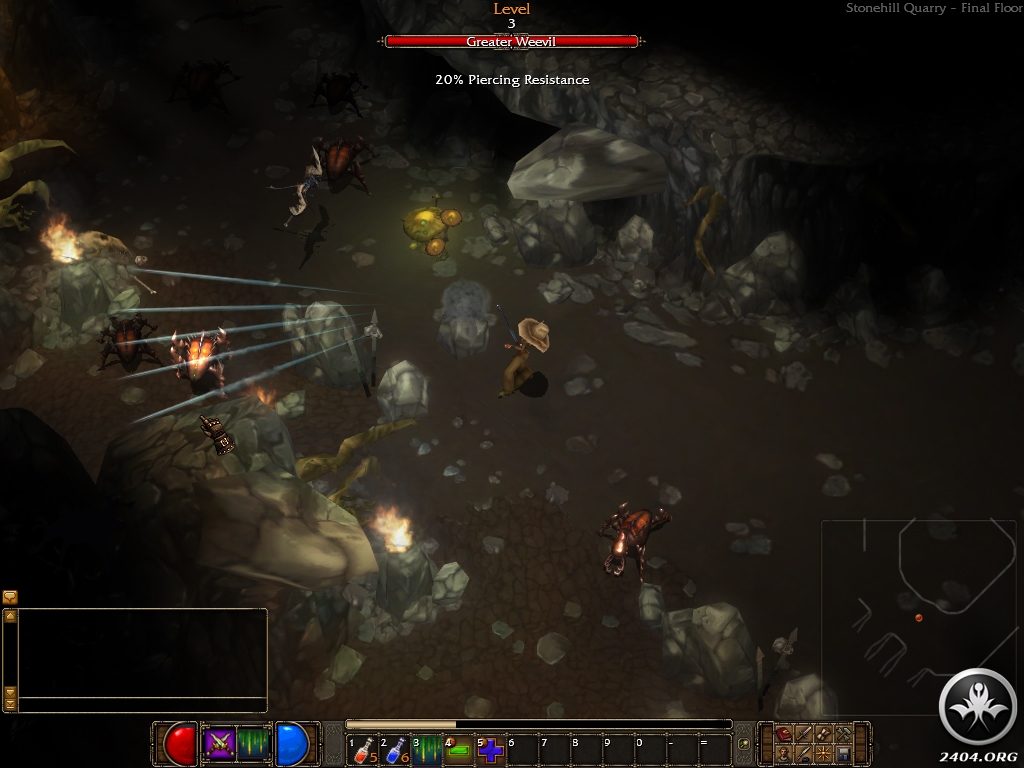Open the scroll icon panel
1024x768 pixels.
[x=823, y=734]
